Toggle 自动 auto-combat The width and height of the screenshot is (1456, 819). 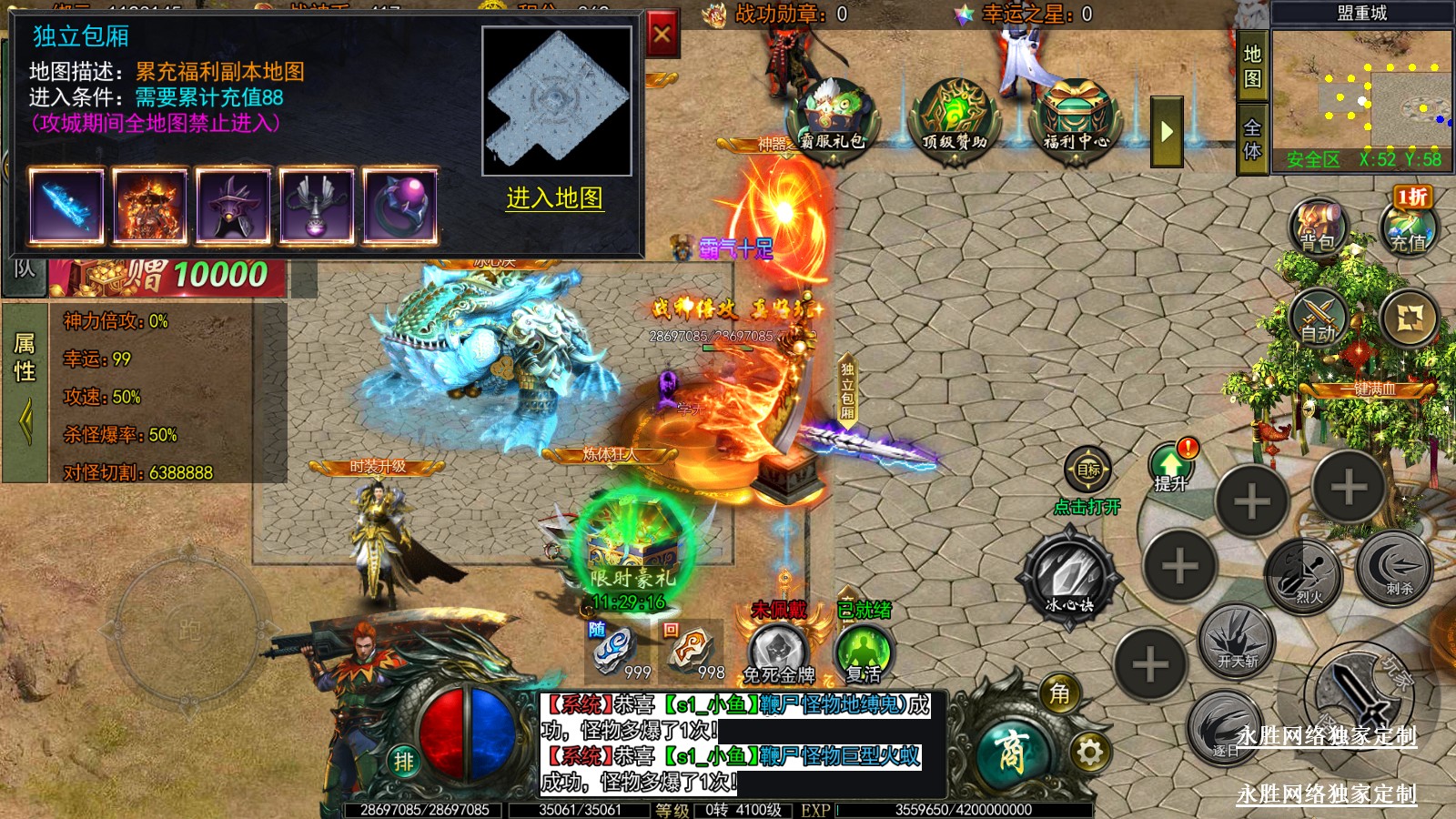[x=1318, y=319]
